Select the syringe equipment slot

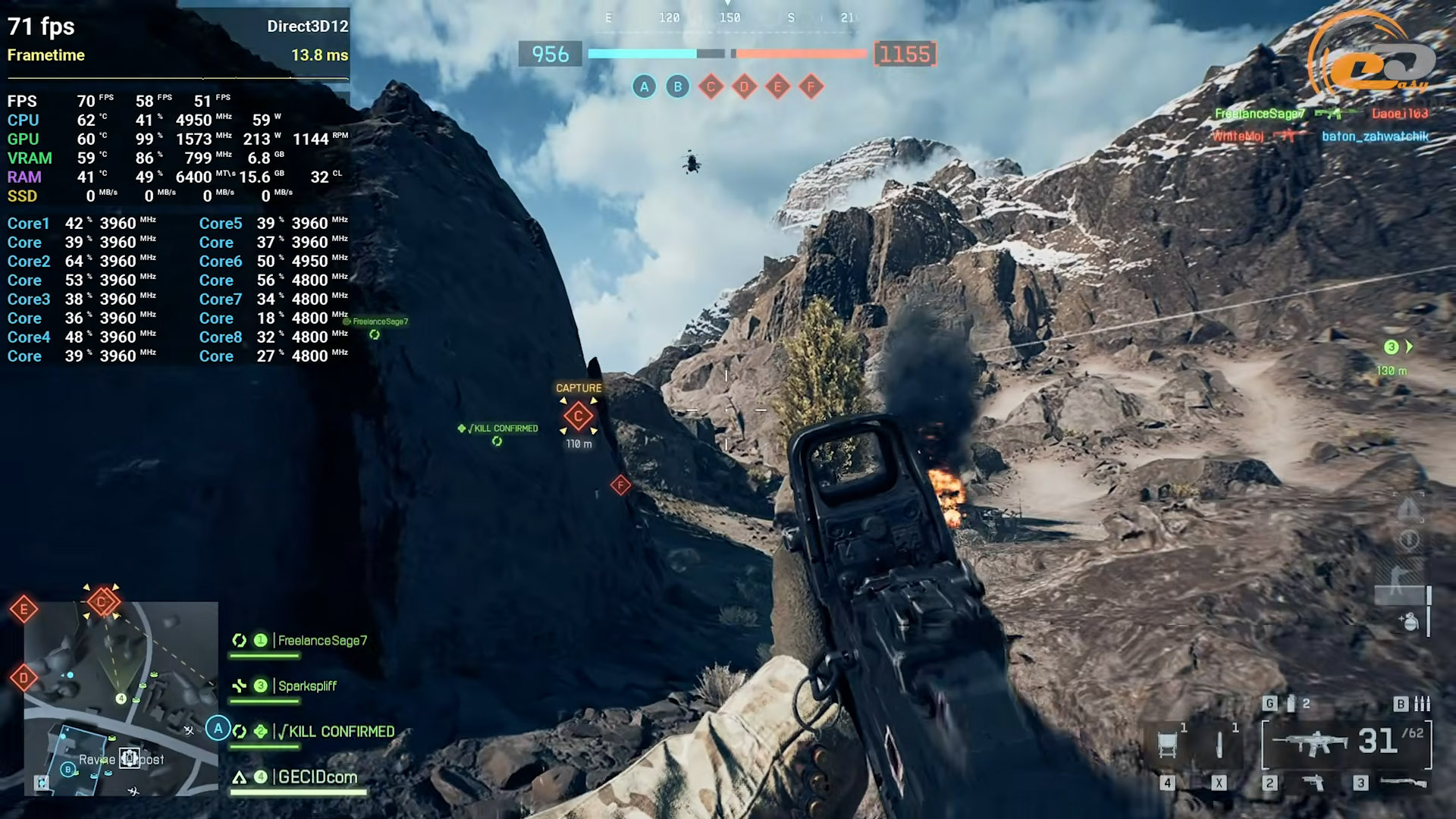(1219, 743)
